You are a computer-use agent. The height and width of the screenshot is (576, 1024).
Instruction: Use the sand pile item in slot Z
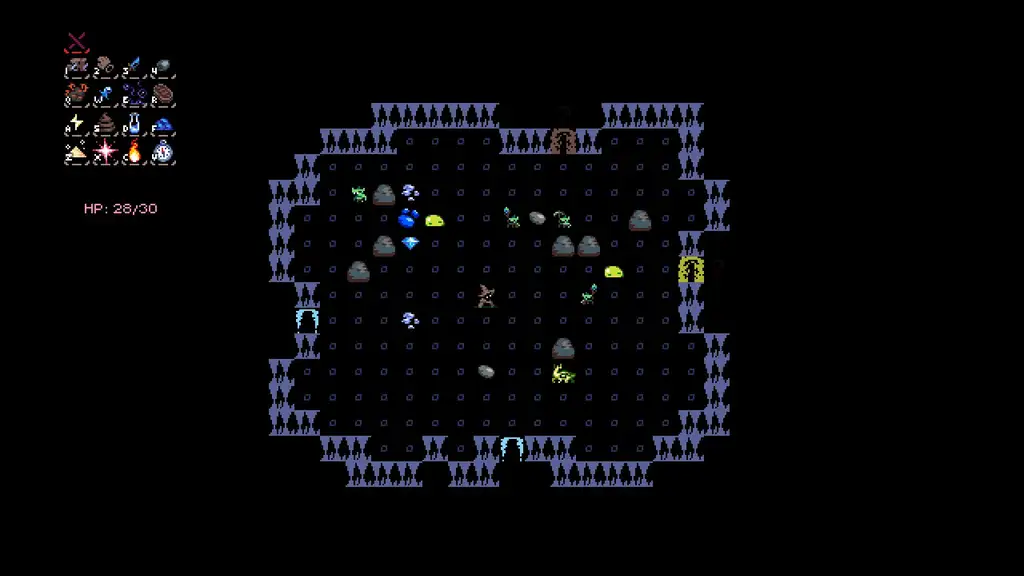pyautogui.click(x=77, y=152)
